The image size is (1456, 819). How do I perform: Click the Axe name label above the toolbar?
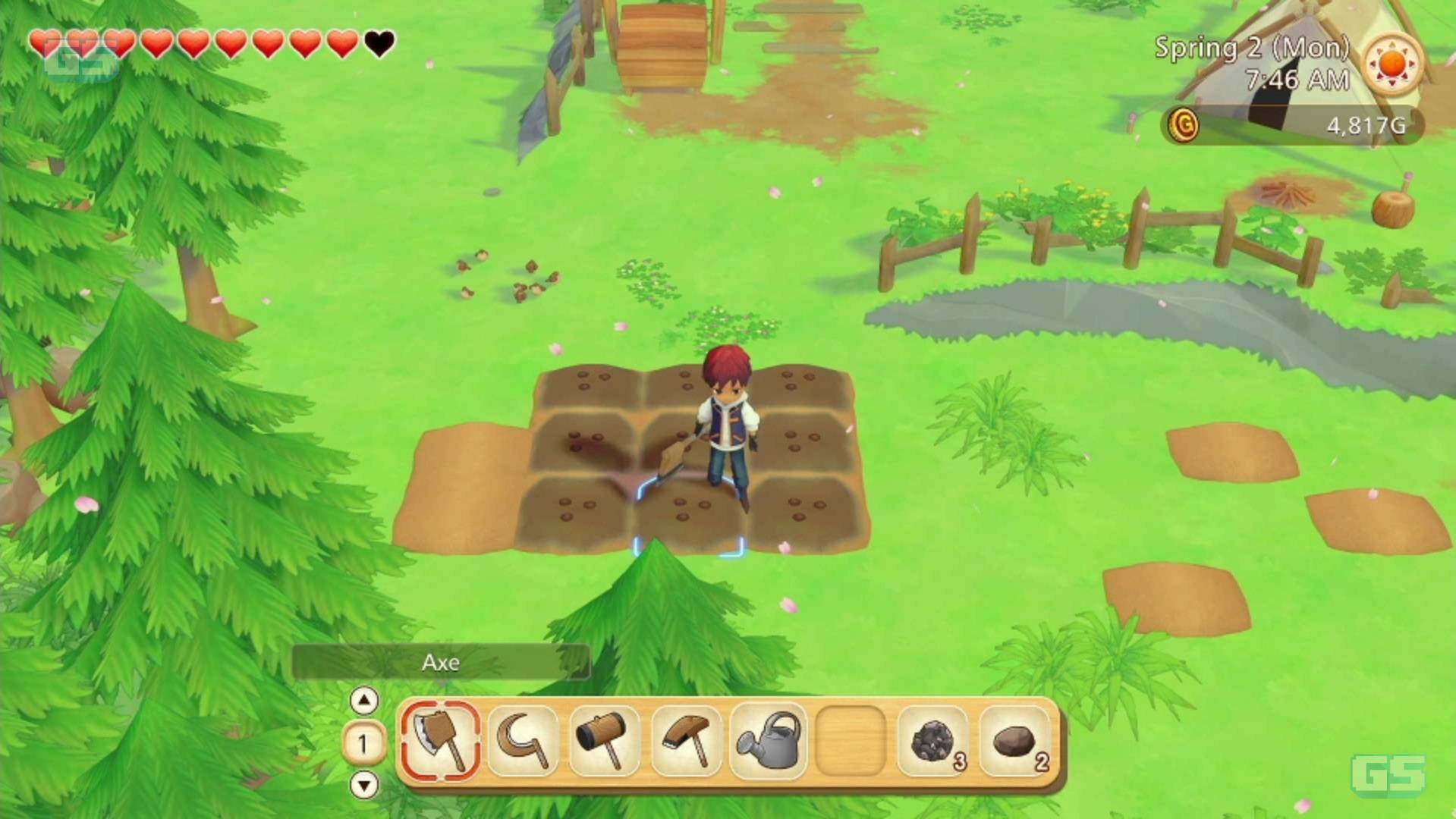pyautogui.click(x=440, y=662)
